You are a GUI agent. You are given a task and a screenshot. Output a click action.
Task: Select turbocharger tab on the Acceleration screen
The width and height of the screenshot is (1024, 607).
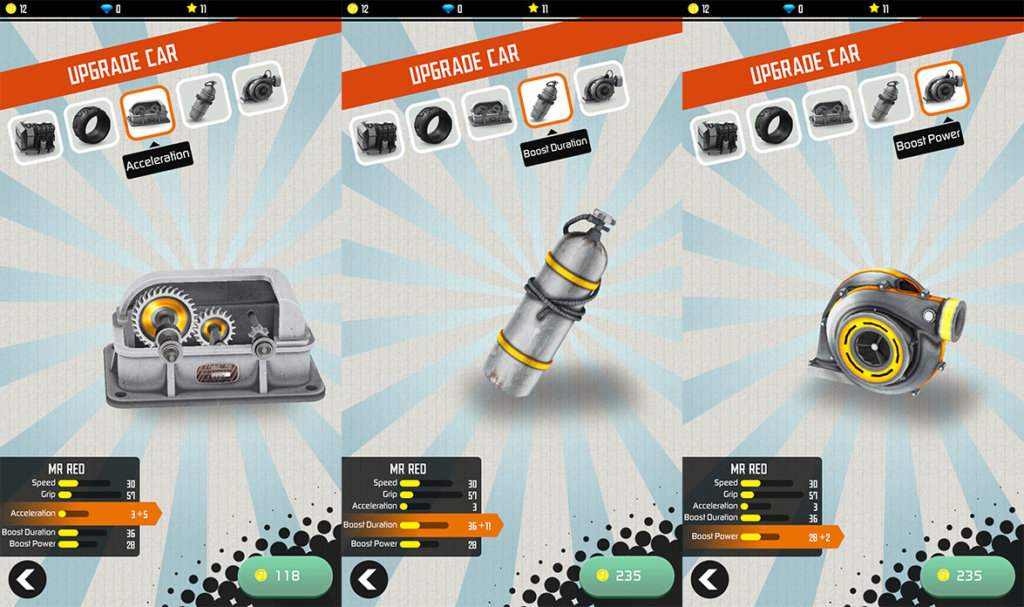[x=260, y=88]
